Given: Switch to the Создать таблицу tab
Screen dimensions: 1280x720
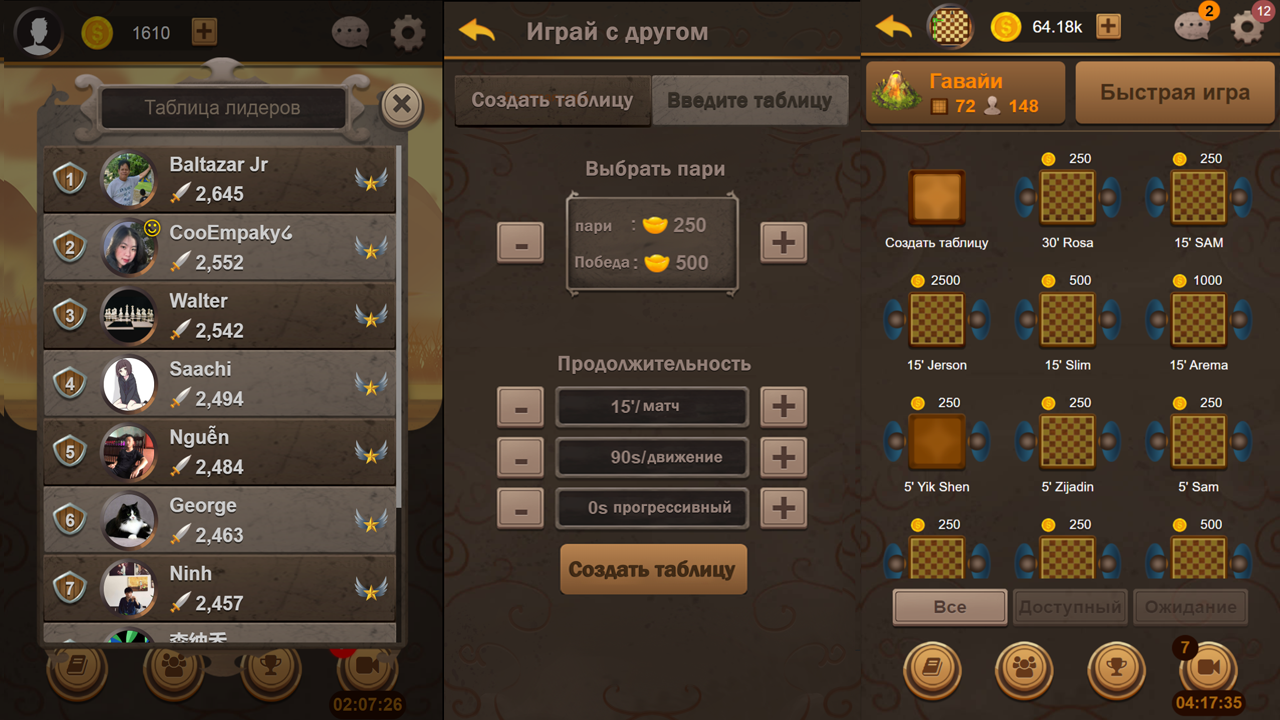Looking at the screenshot, I should pyautogui.click(x=551, y=100).
